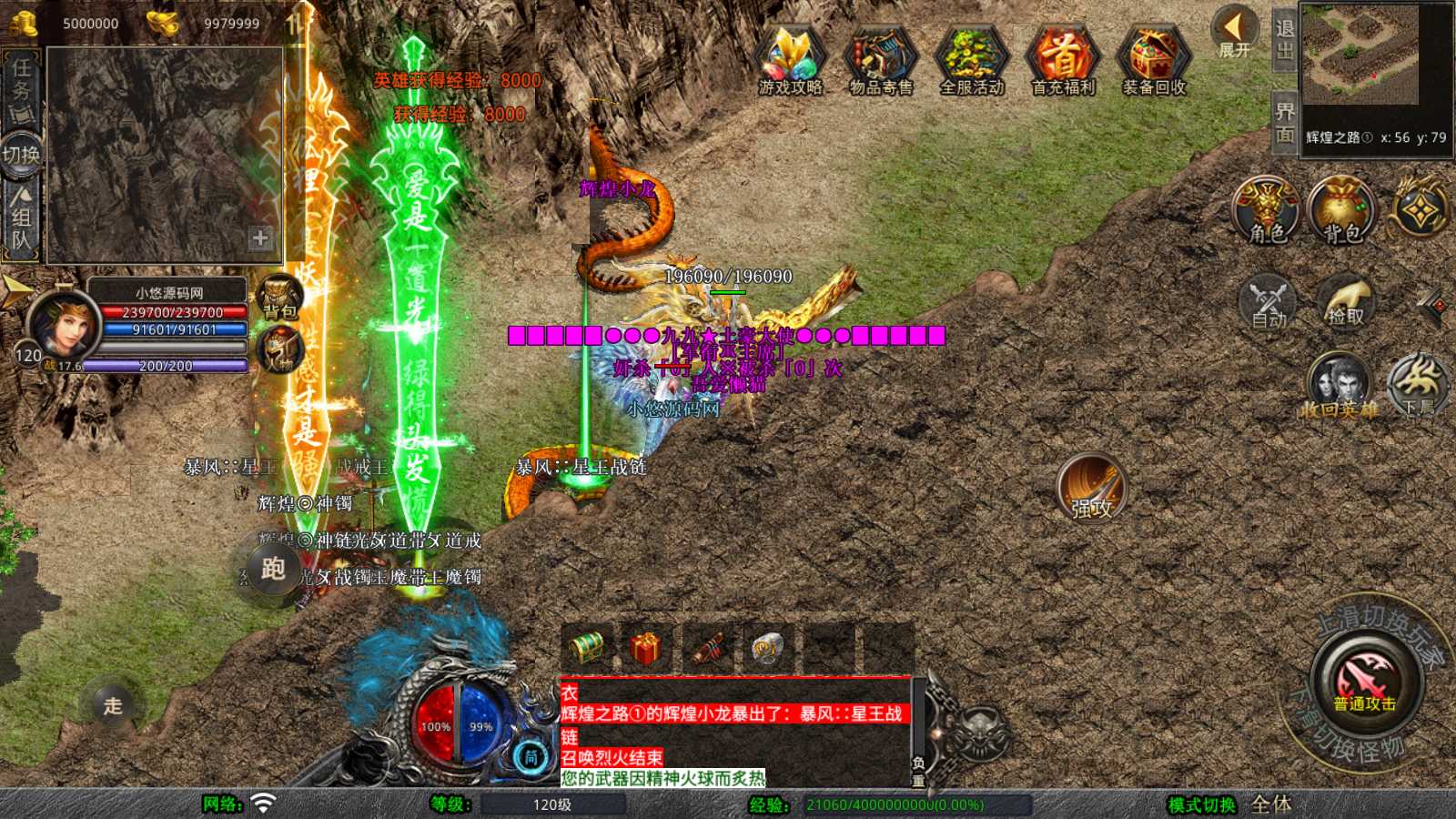
Task: Tap the 拾取 pickup button
Action: [x=1344, y=302]
